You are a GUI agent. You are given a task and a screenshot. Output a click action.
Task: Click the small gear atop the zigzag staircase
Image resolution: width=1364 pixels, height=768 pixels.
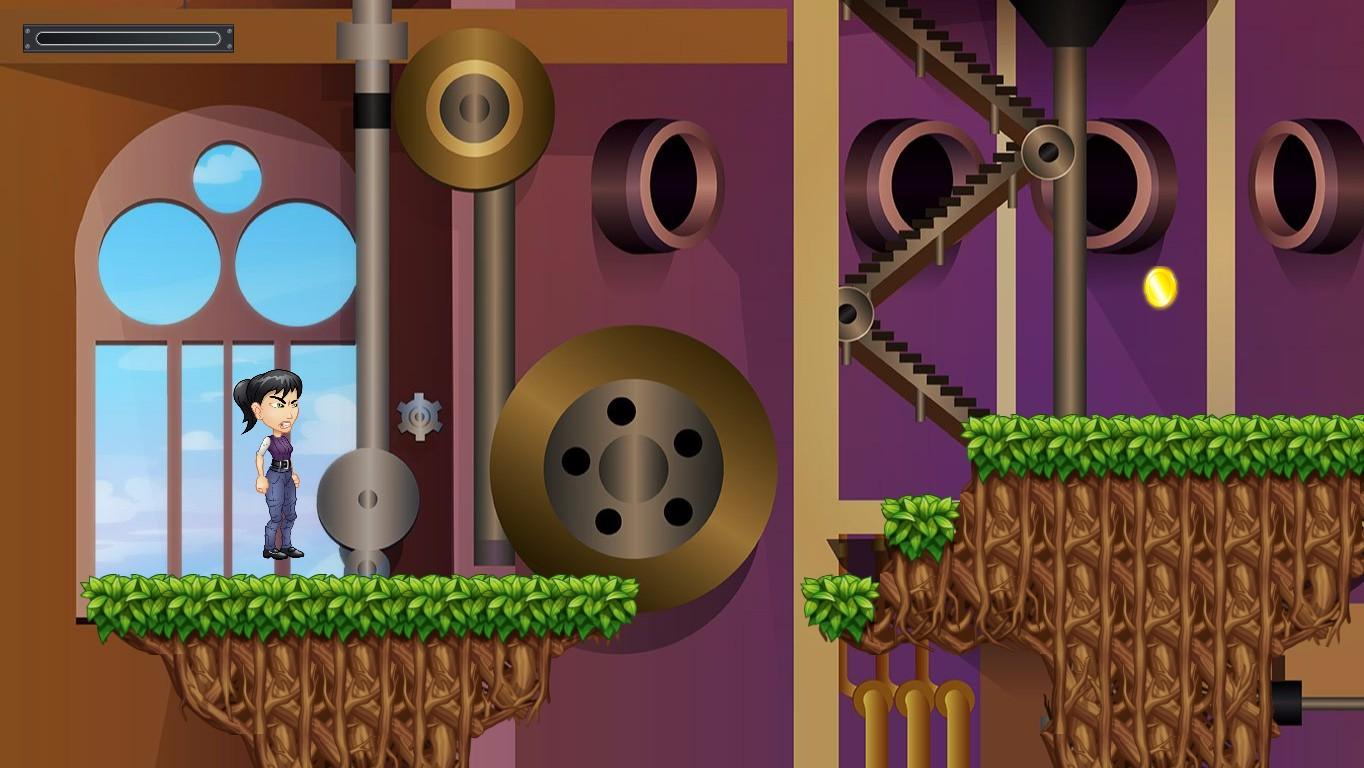[1048, 153]
